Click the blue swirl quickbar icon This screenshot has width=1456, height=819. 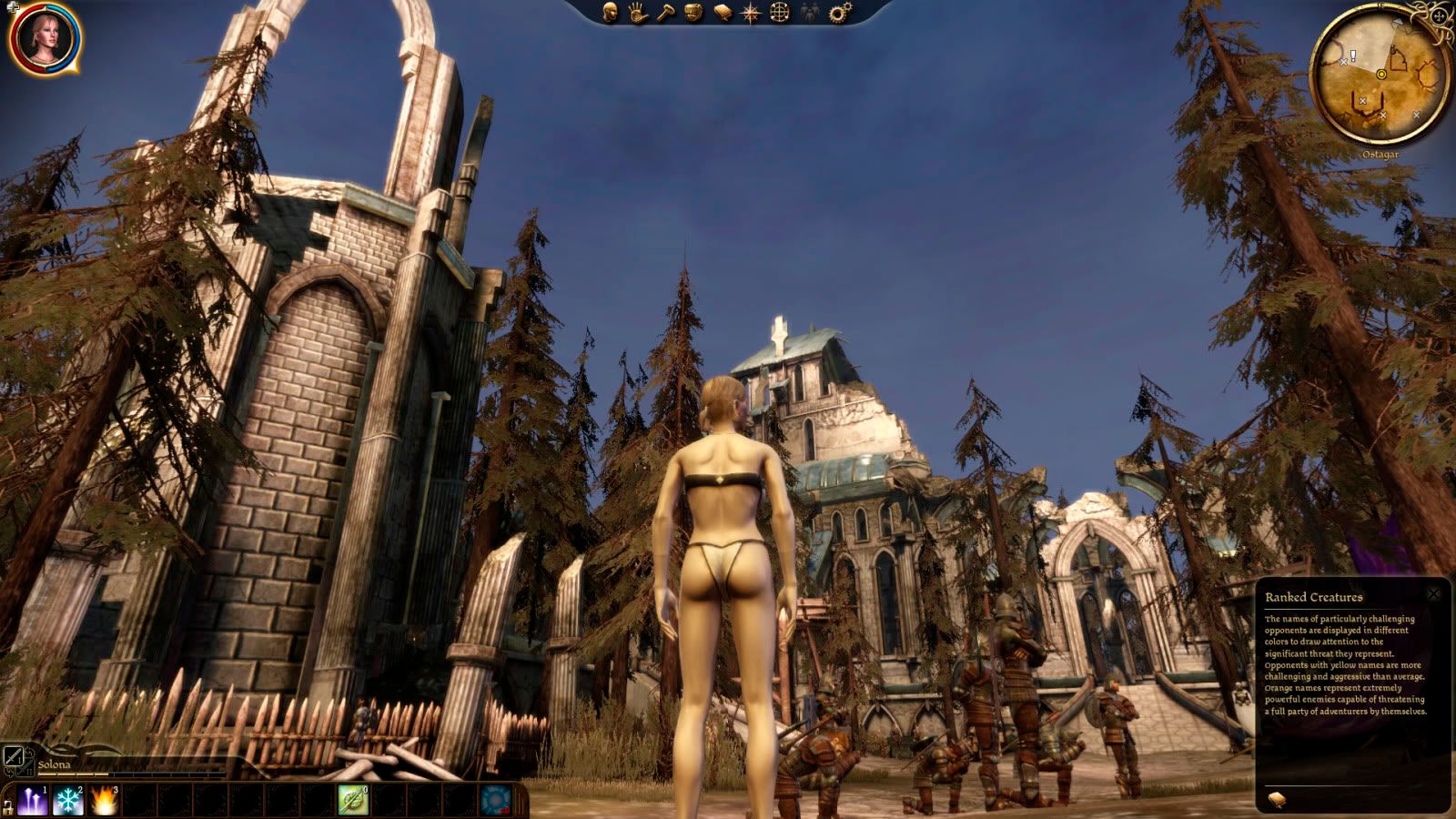click(x=496, y=801)
